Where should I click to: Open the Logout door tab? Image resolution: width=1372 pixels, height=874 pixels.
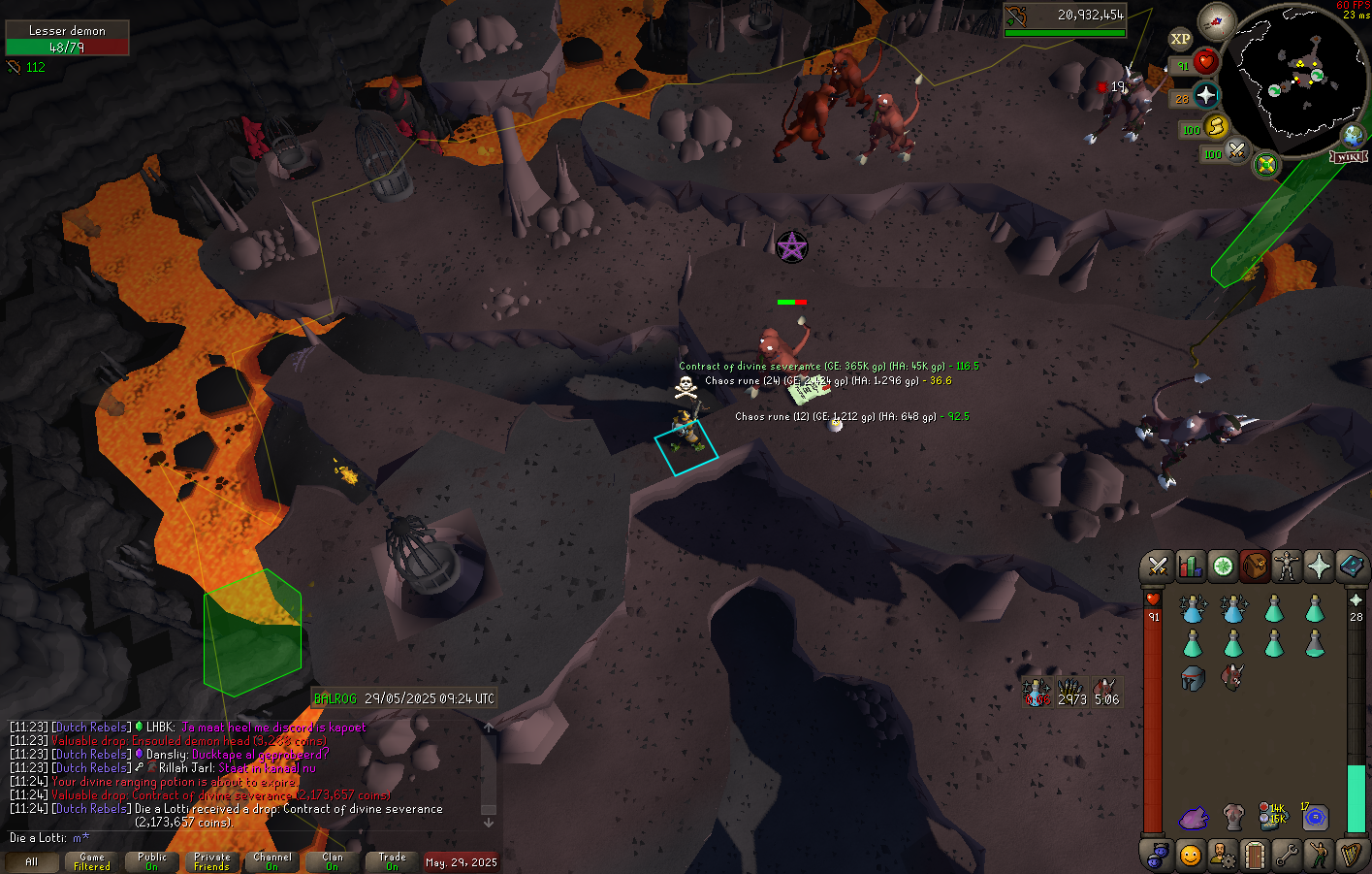click(x=1254, y=856)
